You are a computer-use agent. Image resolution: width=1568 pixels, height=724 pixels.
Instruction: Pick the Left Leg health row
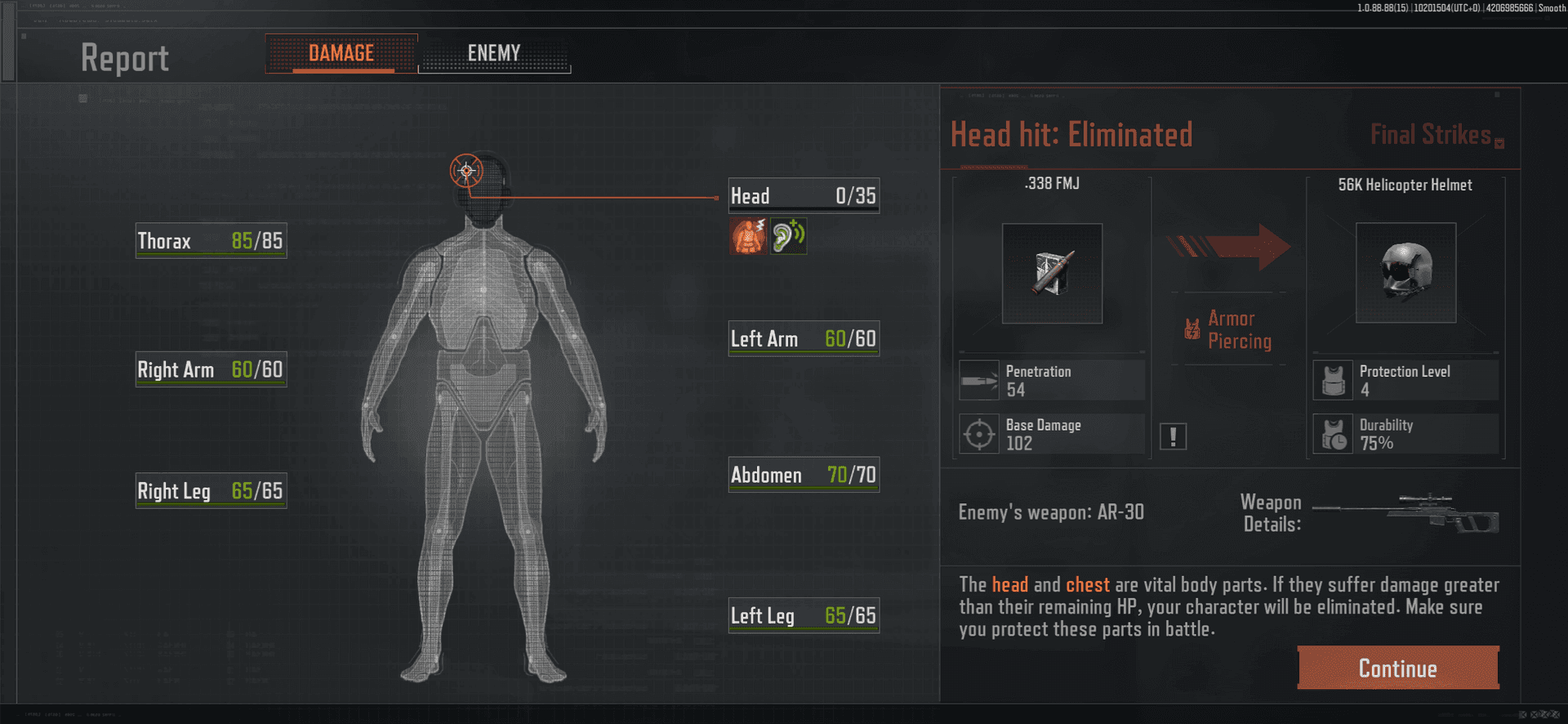(x=804, y=615)
